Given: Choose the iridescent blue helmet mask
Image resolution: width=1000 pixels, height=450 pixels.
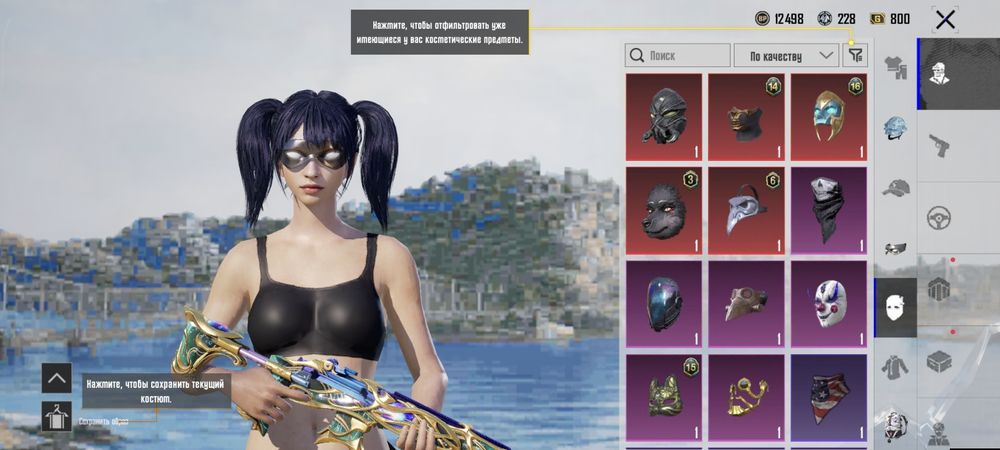Looking at the screenshot, I should click(x=664, y=303).
